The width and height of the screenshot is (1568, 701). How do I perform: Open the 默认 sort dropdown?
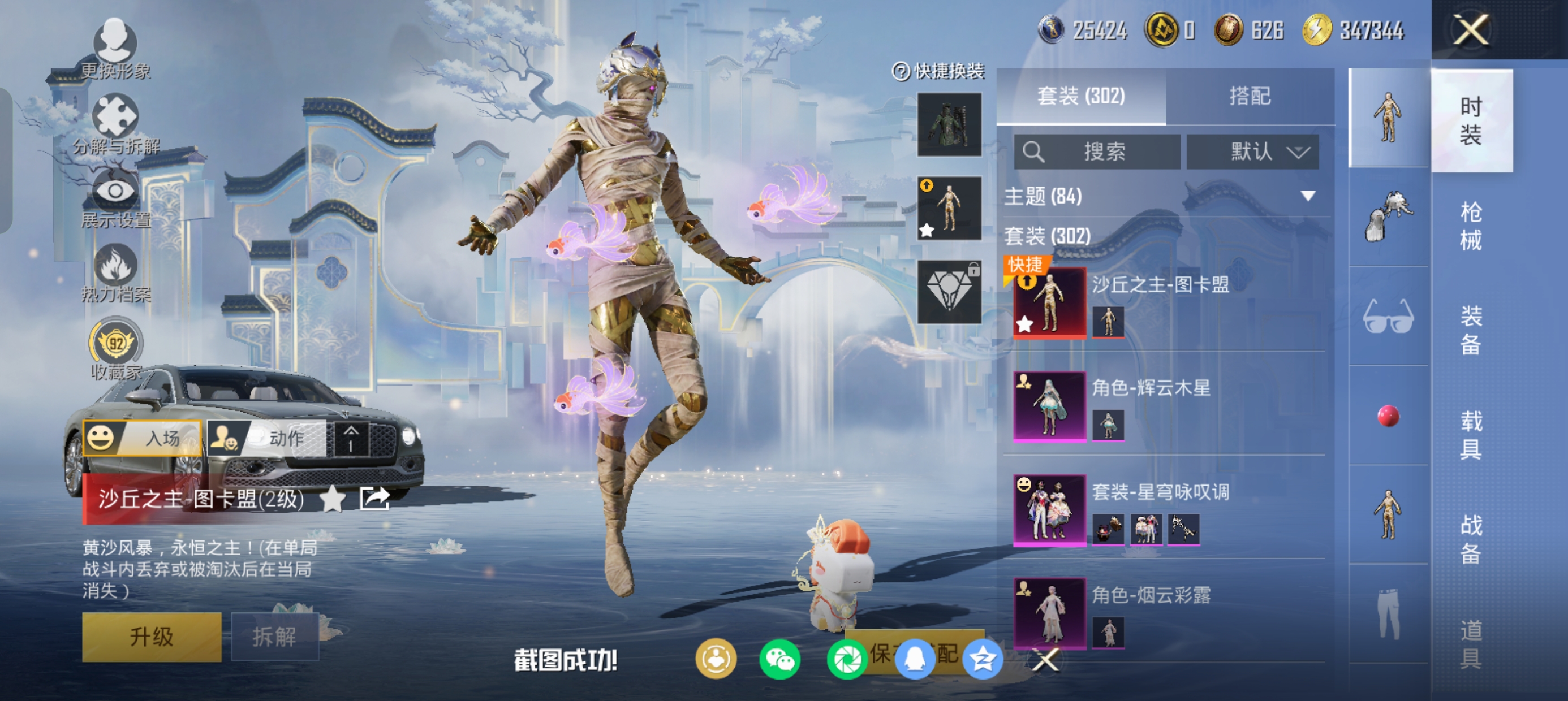[x=1253, y=152]
